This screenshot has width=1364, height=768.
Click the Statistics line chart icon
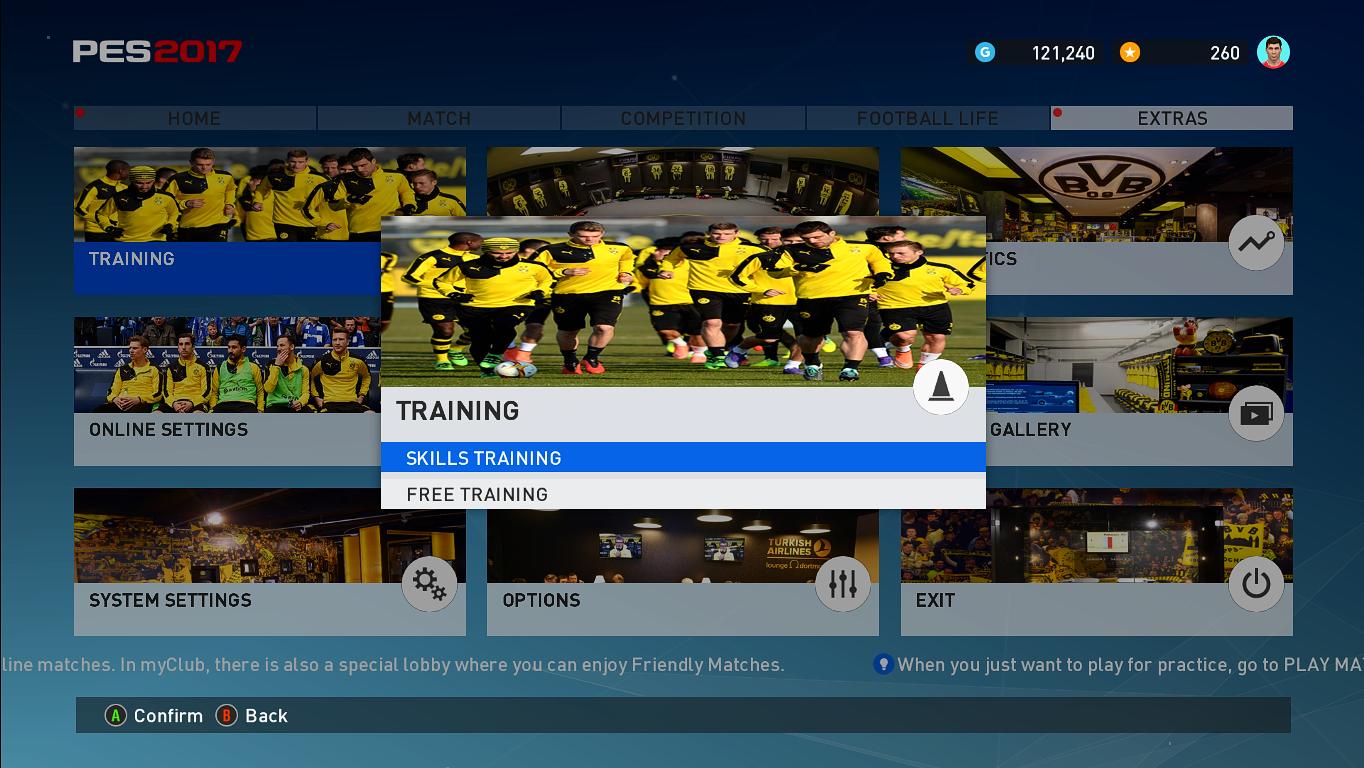(x=1255, y=242)
